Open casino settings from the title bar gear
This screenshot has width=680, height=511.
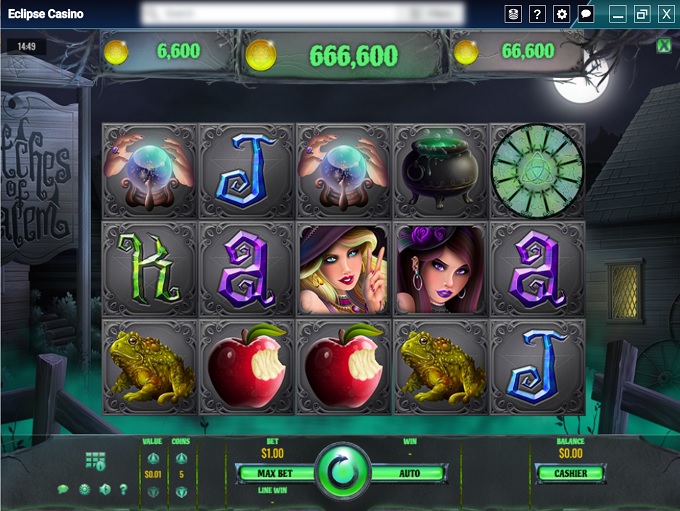[562, 14]
